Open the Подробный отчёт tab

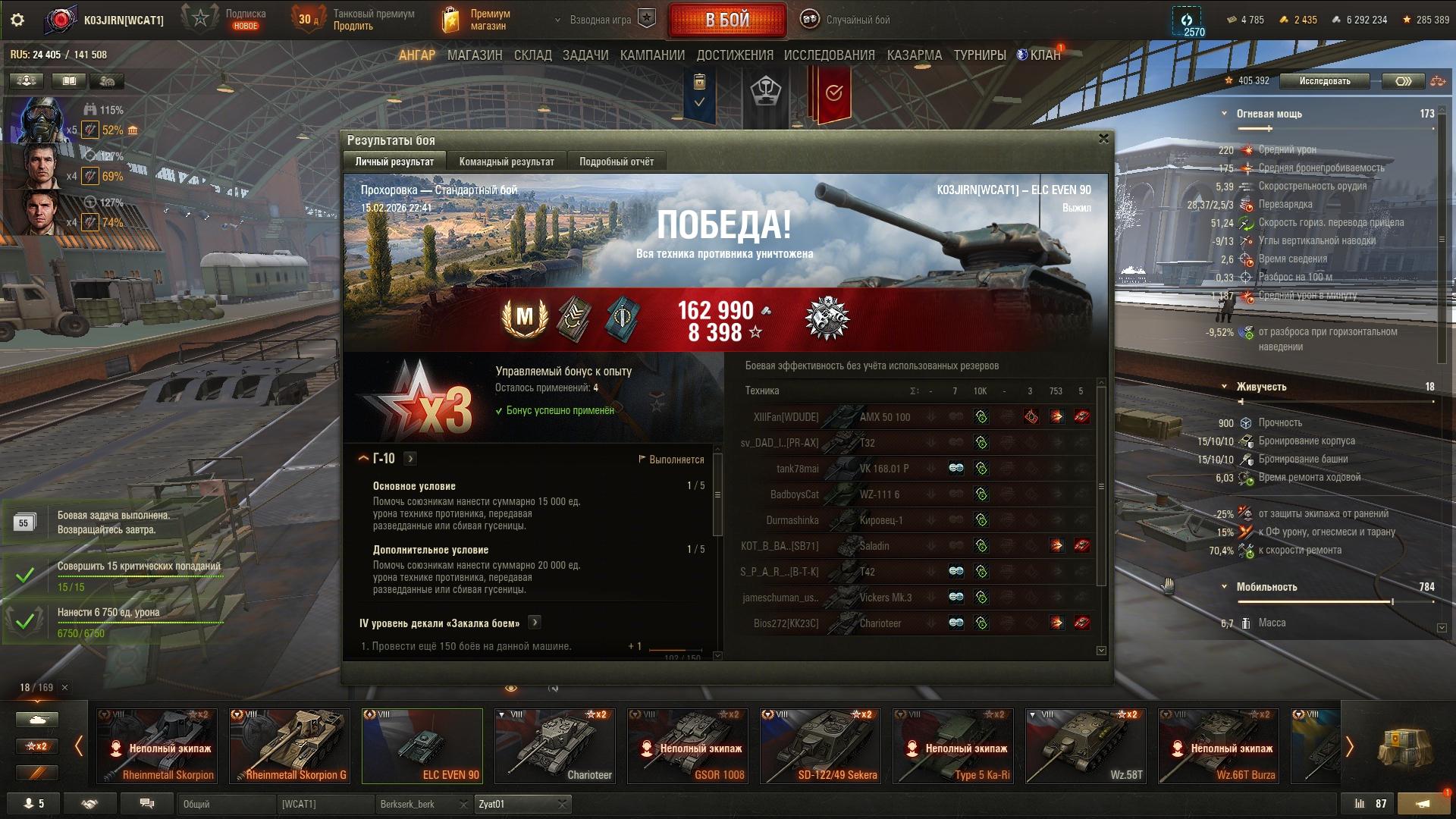coord(616,162)
